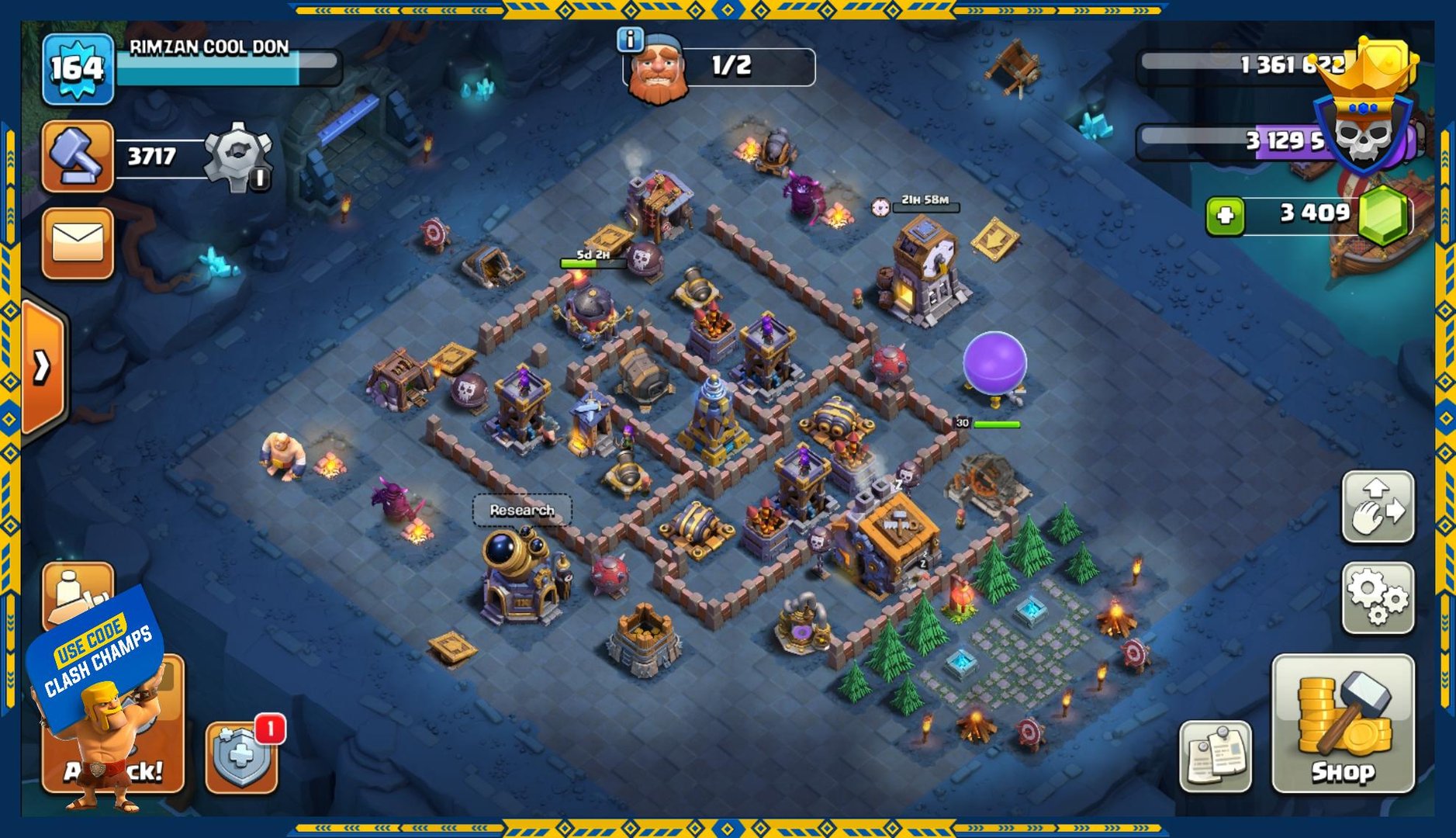Open the notes and news clipboard
The image size is (1456, 838).
click(x=1215, y=756)
